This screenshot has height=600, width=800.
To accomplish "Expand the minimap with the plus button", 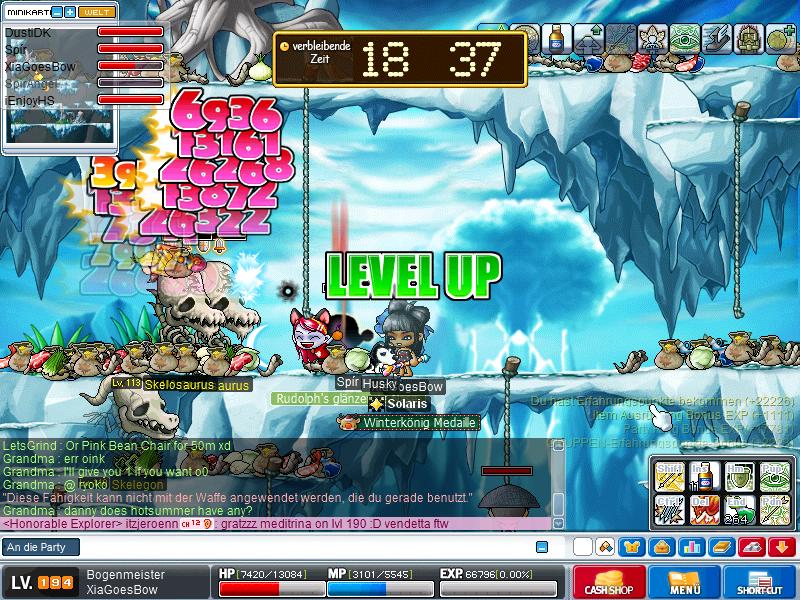I will pyautogui.click(x=70, y=11).
